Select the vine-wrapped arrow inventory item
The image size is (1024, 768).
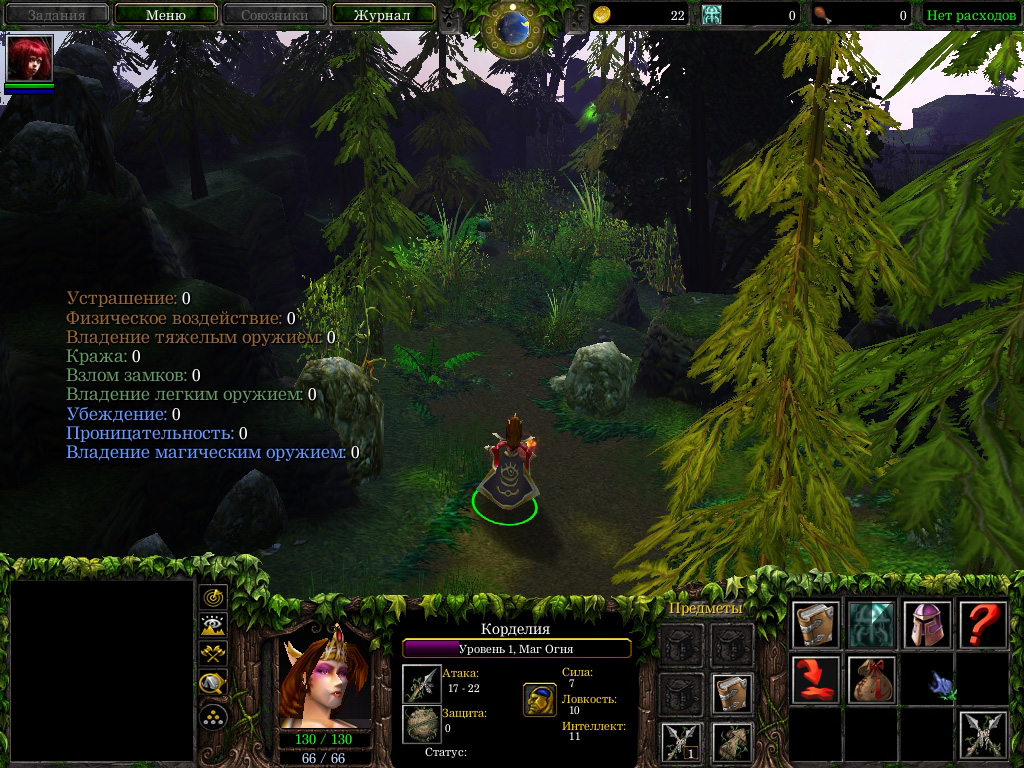[731, 743]
